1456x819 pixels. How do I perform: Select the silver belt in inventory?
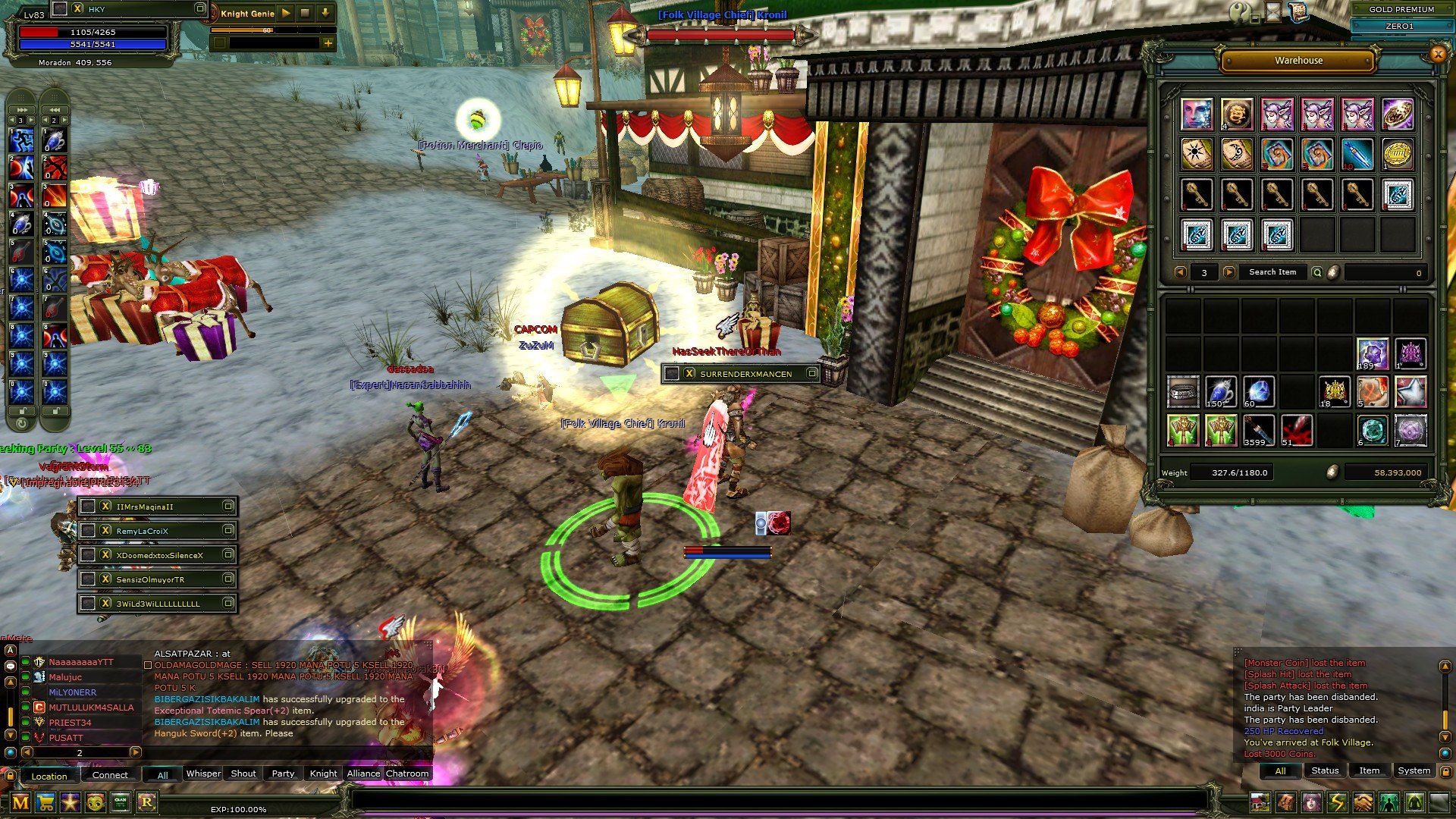1183,392
